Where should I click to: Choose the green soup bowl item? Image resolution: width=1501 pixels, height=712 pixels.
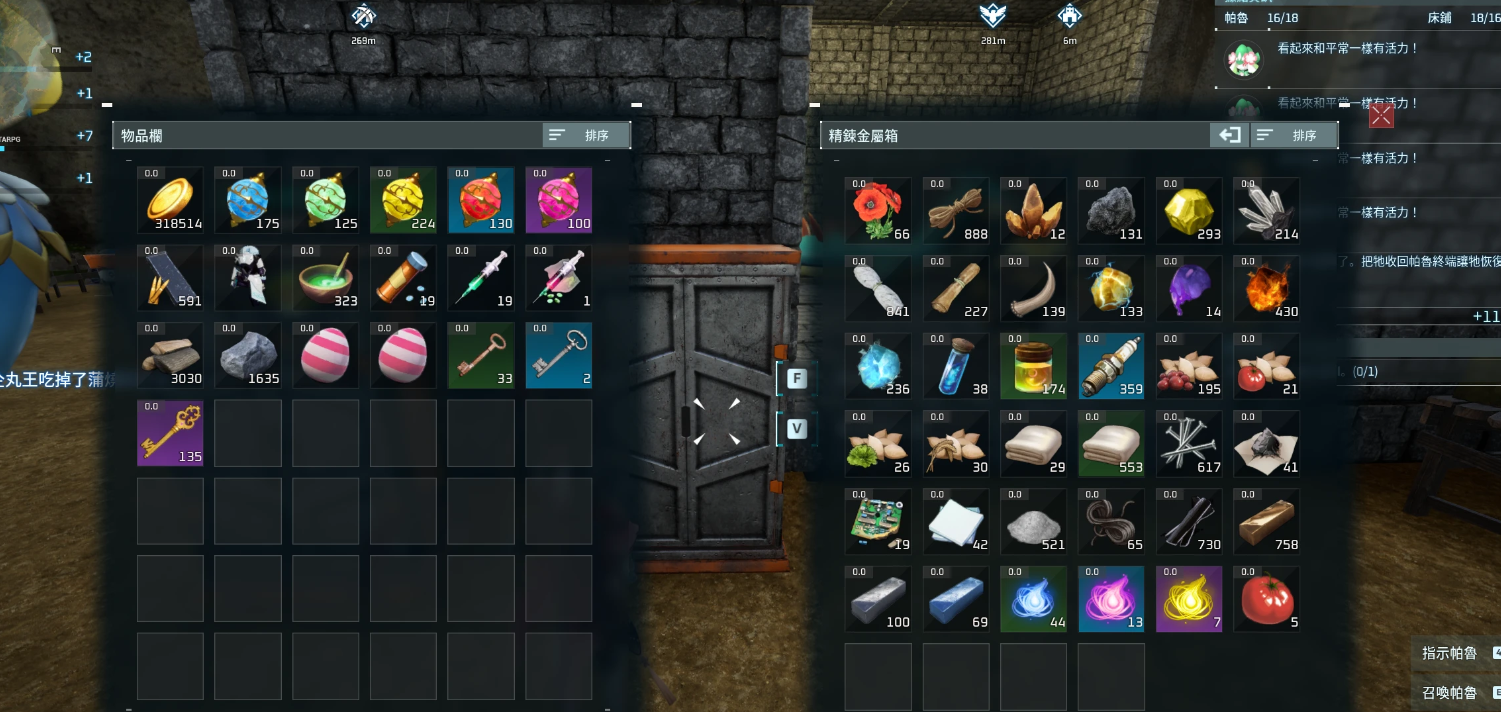click(x=326, y=278)
